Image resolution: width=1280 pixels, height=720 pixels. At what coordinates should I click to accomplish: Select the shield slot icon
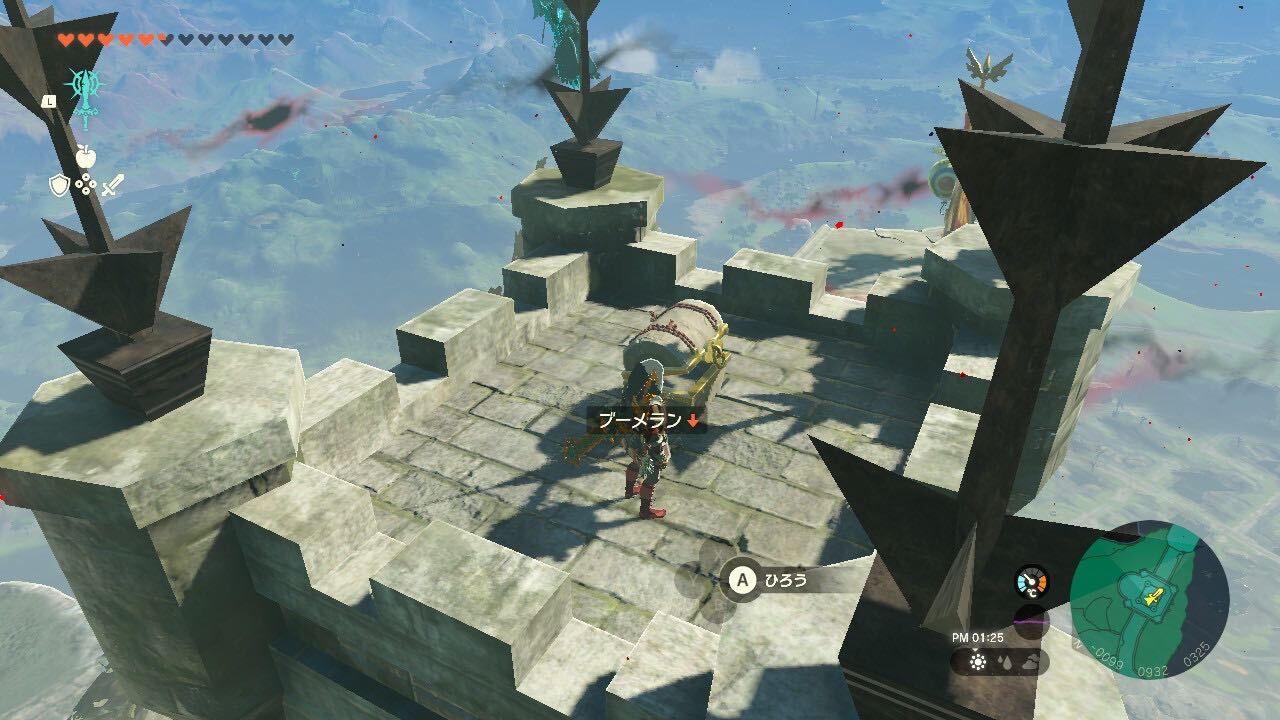click(61, 185)
